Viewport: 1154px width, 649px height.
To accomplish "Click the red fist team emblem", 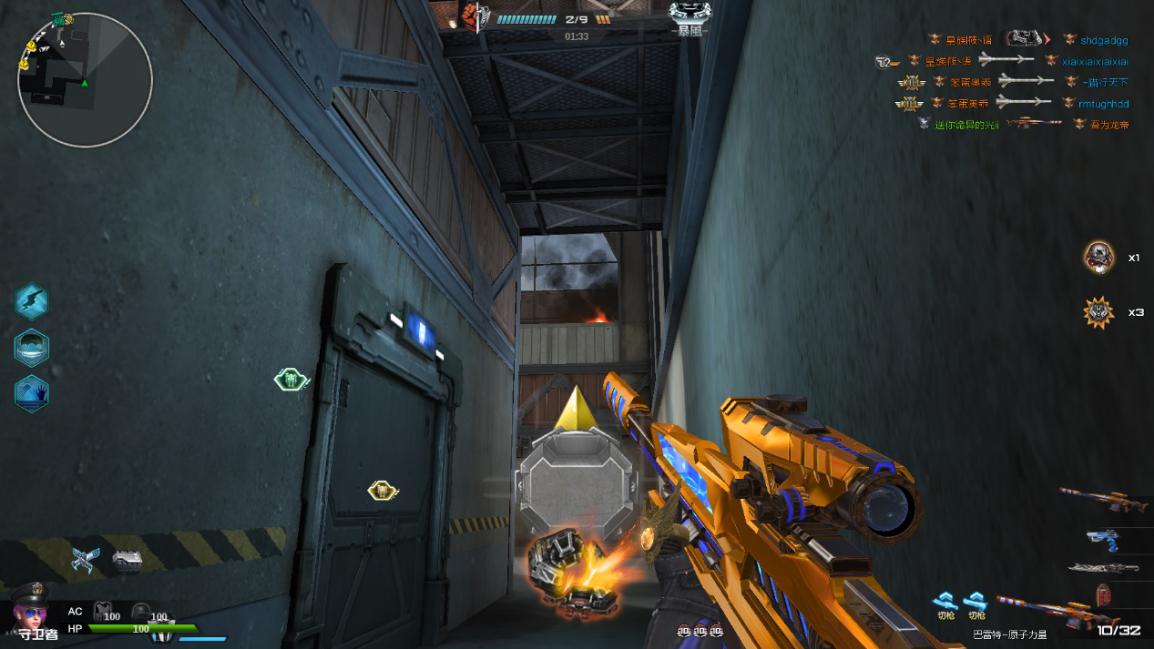I will coord(473,17).
